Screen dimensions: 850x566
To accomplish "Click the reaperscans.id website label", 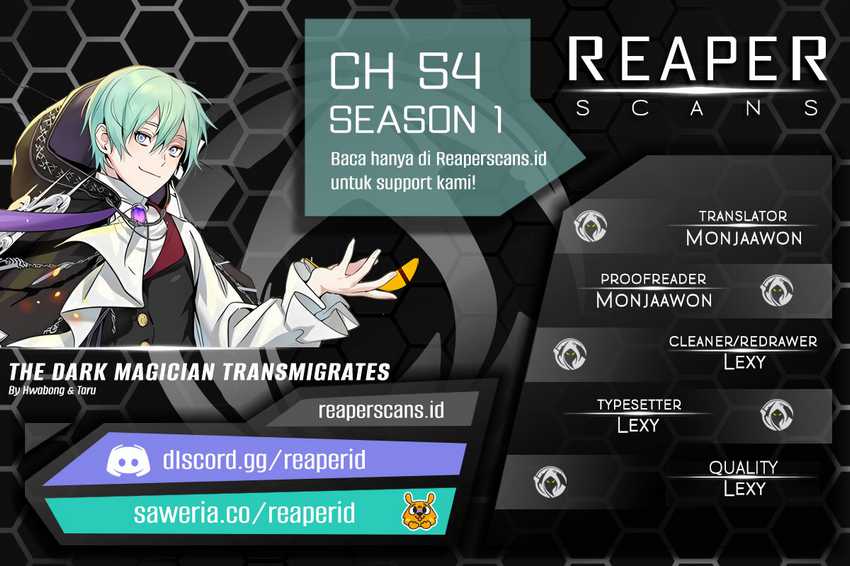I will click(380, 409).
